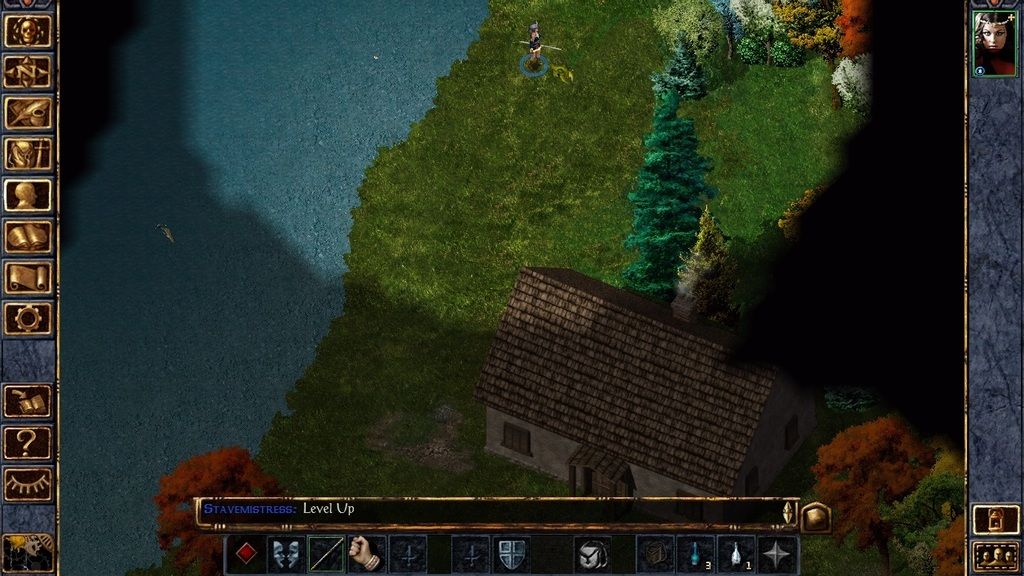Viewport: 1024px width, 576px height.
Task: Open the priest scroll
Action: [28, 277]
